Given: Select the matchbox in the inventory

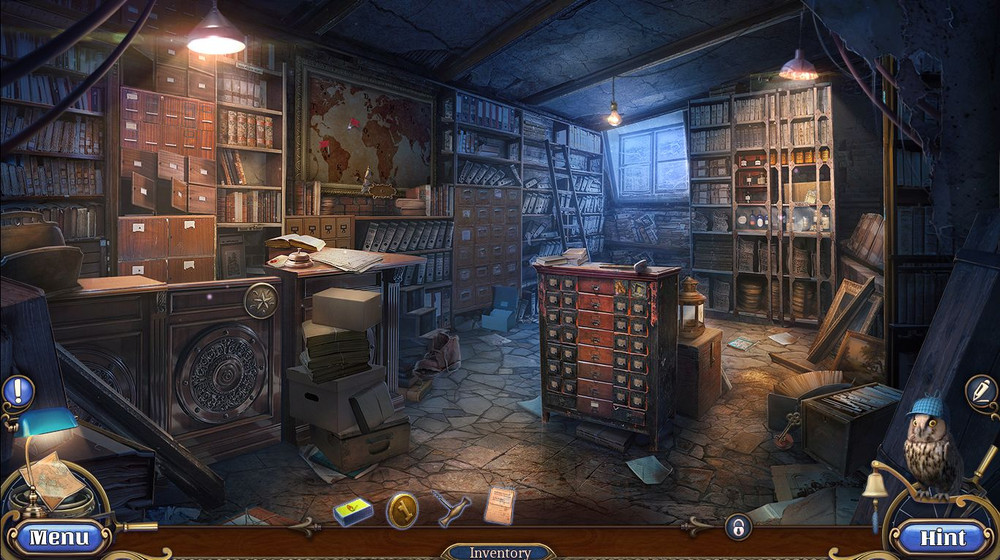Looking at the screenshot, I should click(x=352, y=510).
